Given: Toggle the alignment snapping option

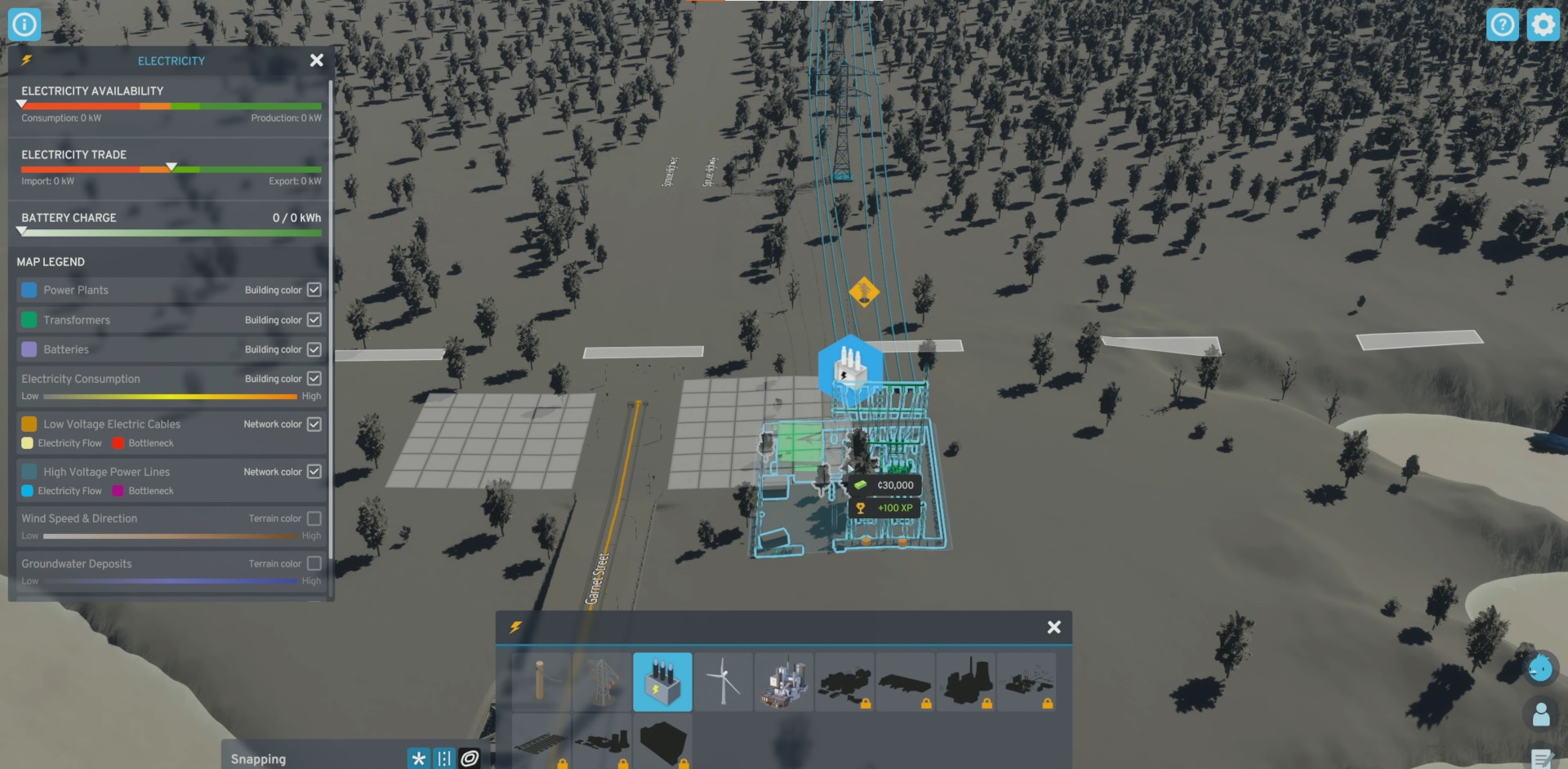Looking at the screenshot, I should pos(443,758).
